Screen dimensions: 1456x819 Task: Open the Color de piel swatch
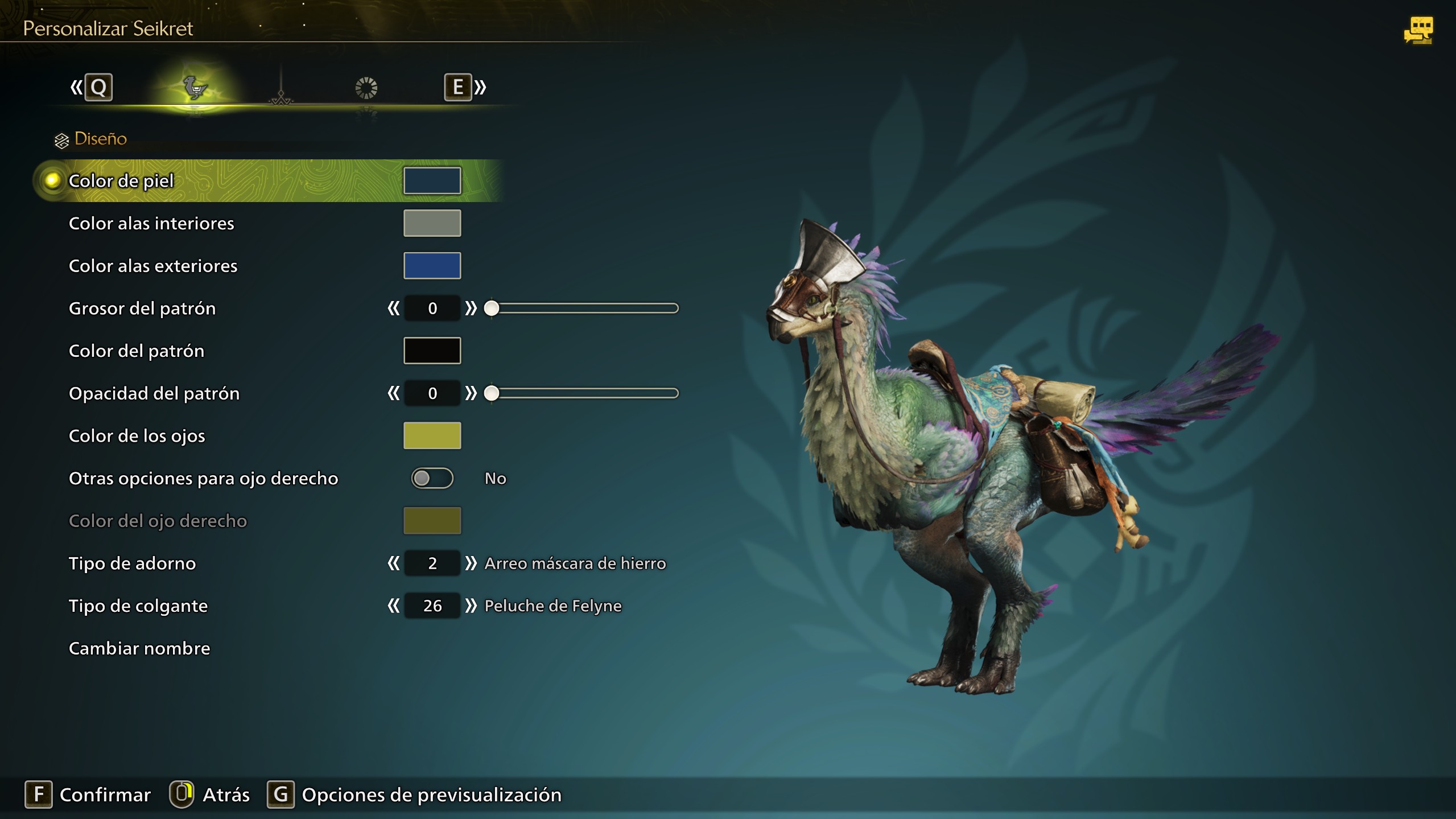[432, 180]
